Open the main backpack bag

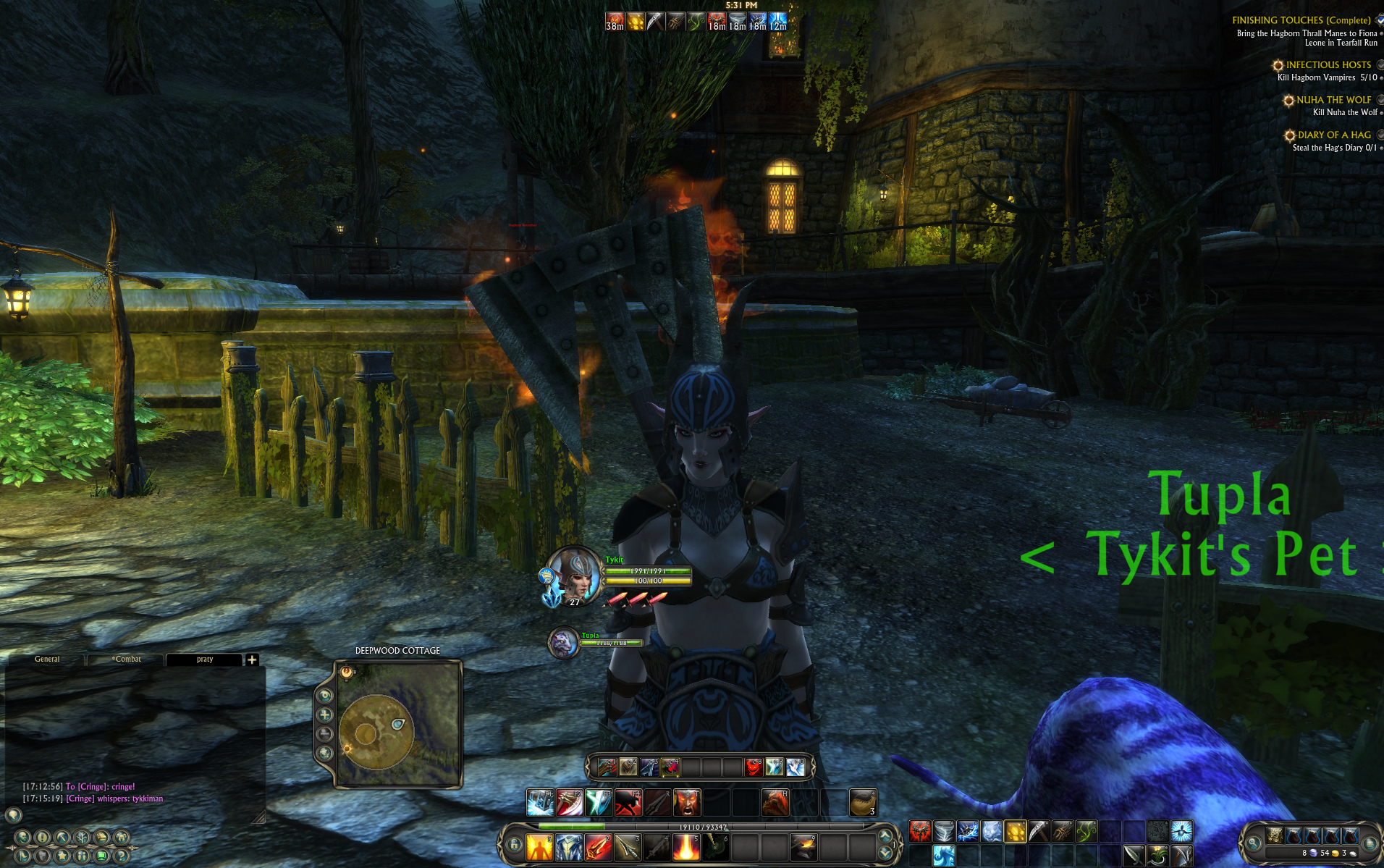coord(1275,836)
